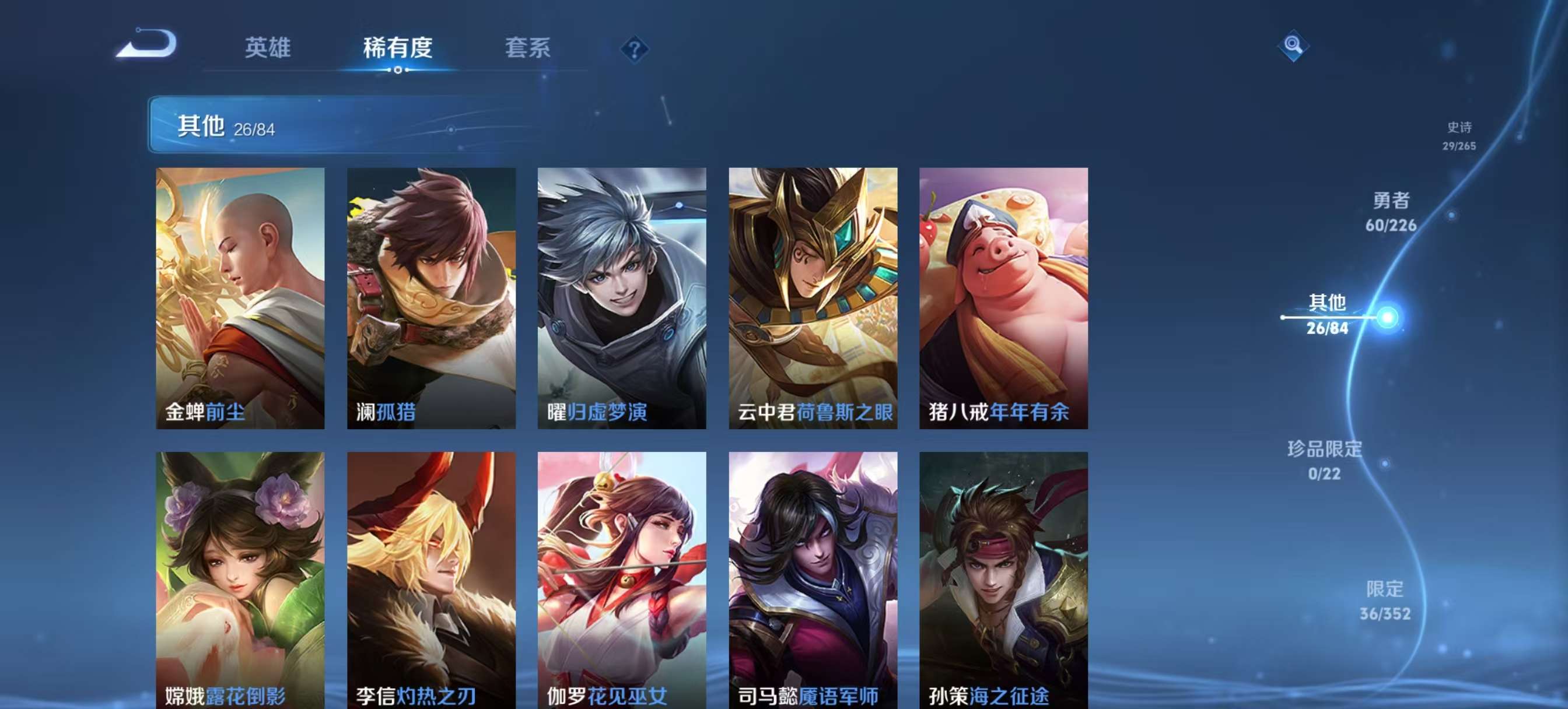The image size is (1568, 709).
Task: Switch to the 英雄 tab
Action: 268,47
